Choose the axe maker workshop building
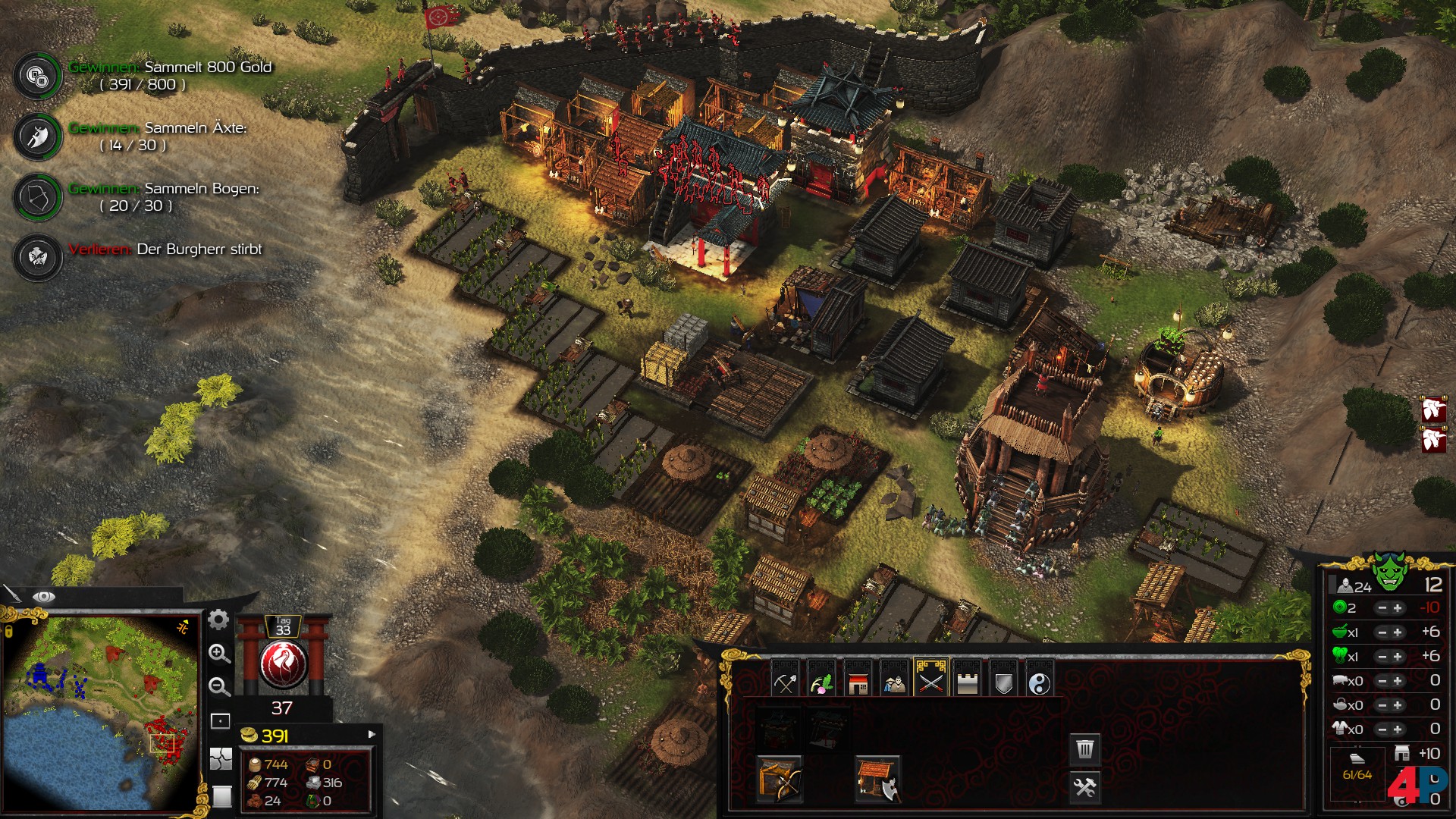This screenshot has width=1456, height=819. click(877, 779)
